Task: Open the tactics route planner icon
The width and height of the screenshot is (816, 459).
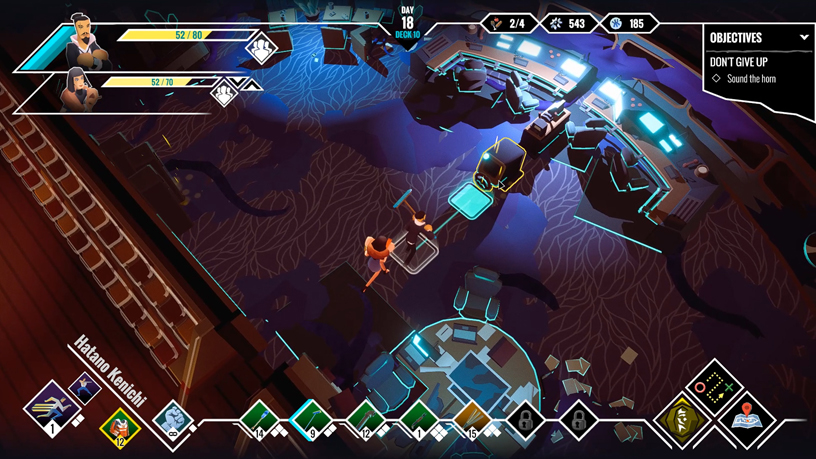Action: pyautogui.click(x=713, y=387)
